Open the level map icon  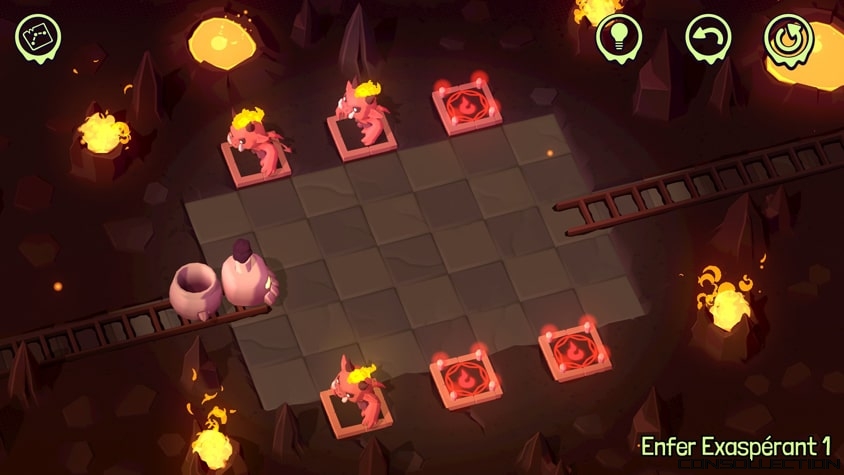click(x=39, y=37)
